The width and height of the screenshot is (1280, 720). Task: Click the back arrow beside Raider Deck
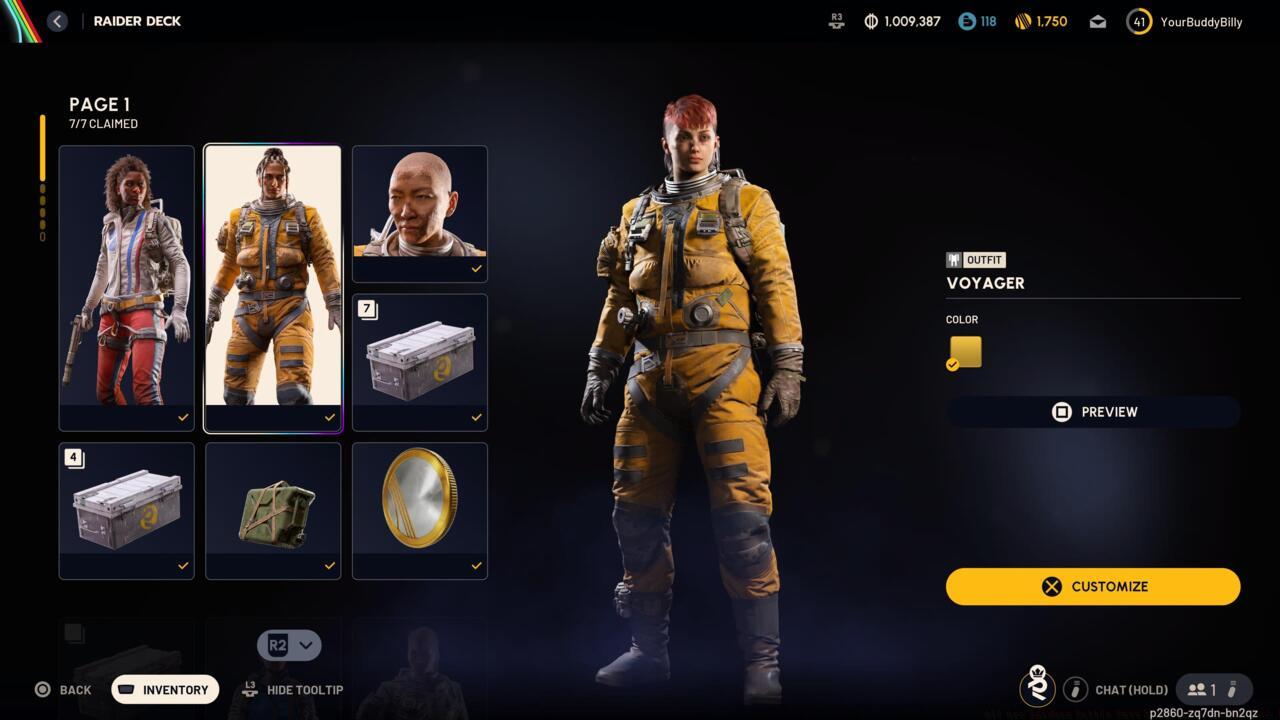pos(57,20)
